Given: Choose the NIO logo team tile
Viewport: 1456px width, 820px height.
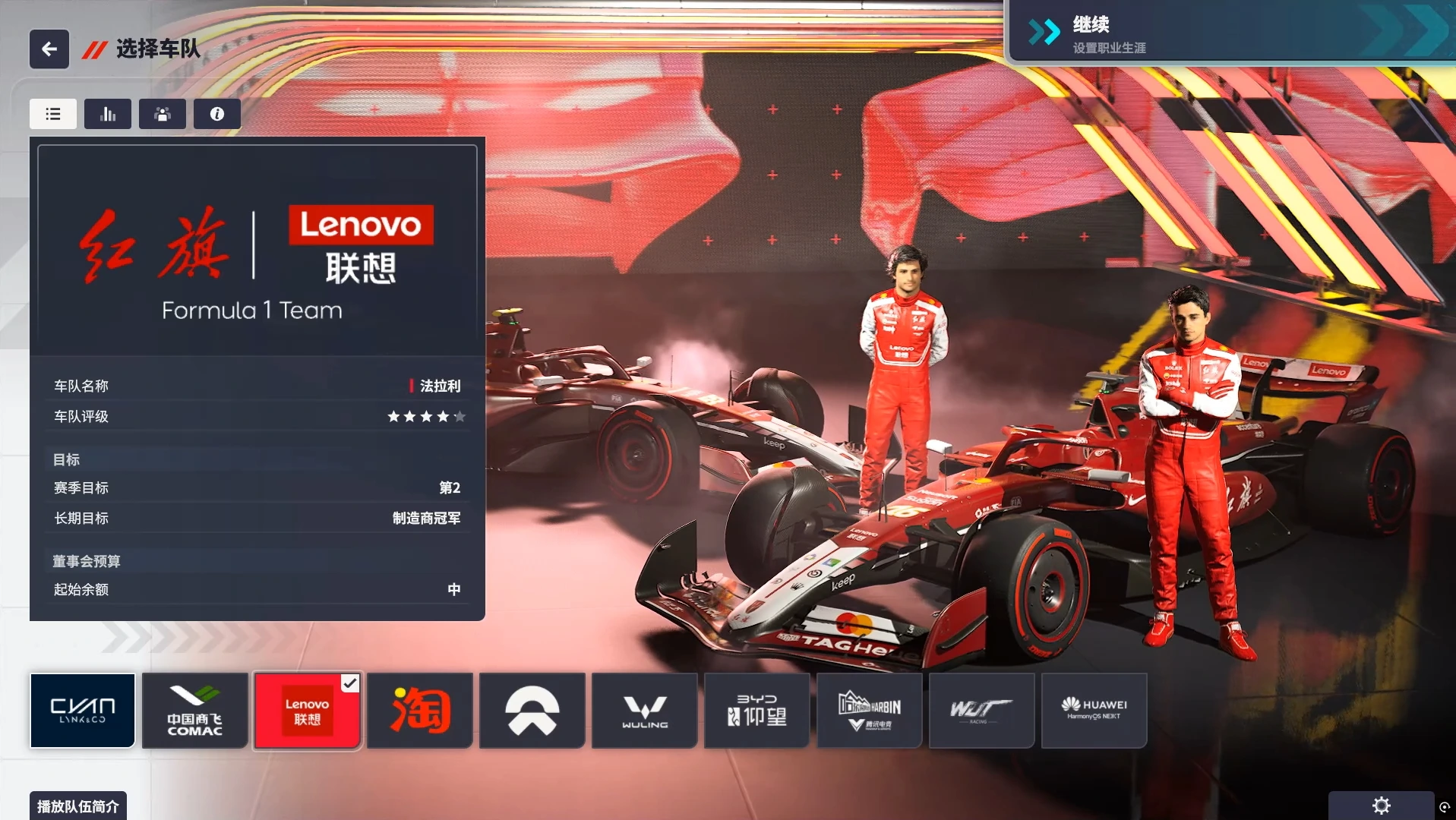Looking at the screenshot, I should 532,711.
